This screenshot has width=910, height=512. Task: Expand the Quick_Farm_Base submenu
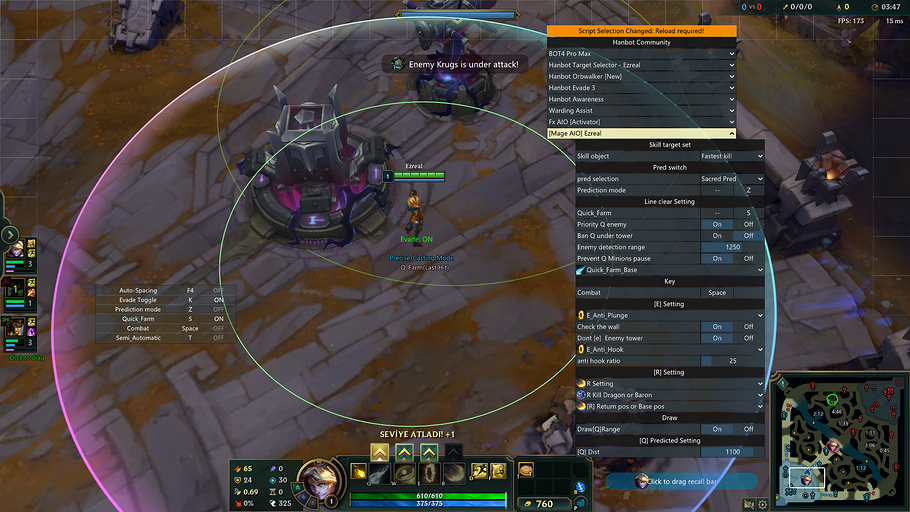pyautogui.click(x=670, y=270)
